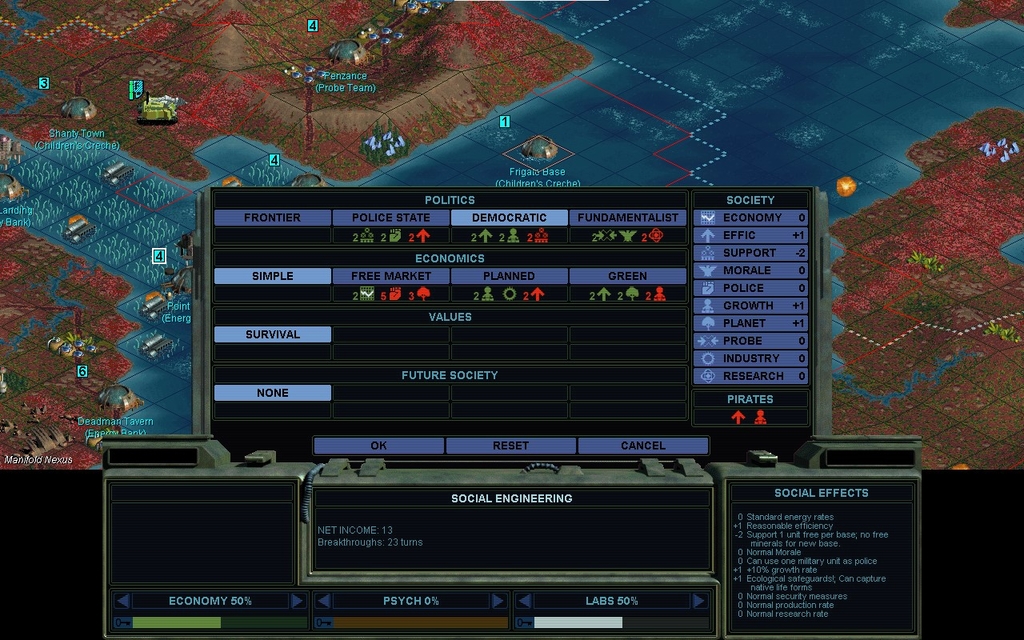Select the Frontier politics option

click(x=272, y=218)
